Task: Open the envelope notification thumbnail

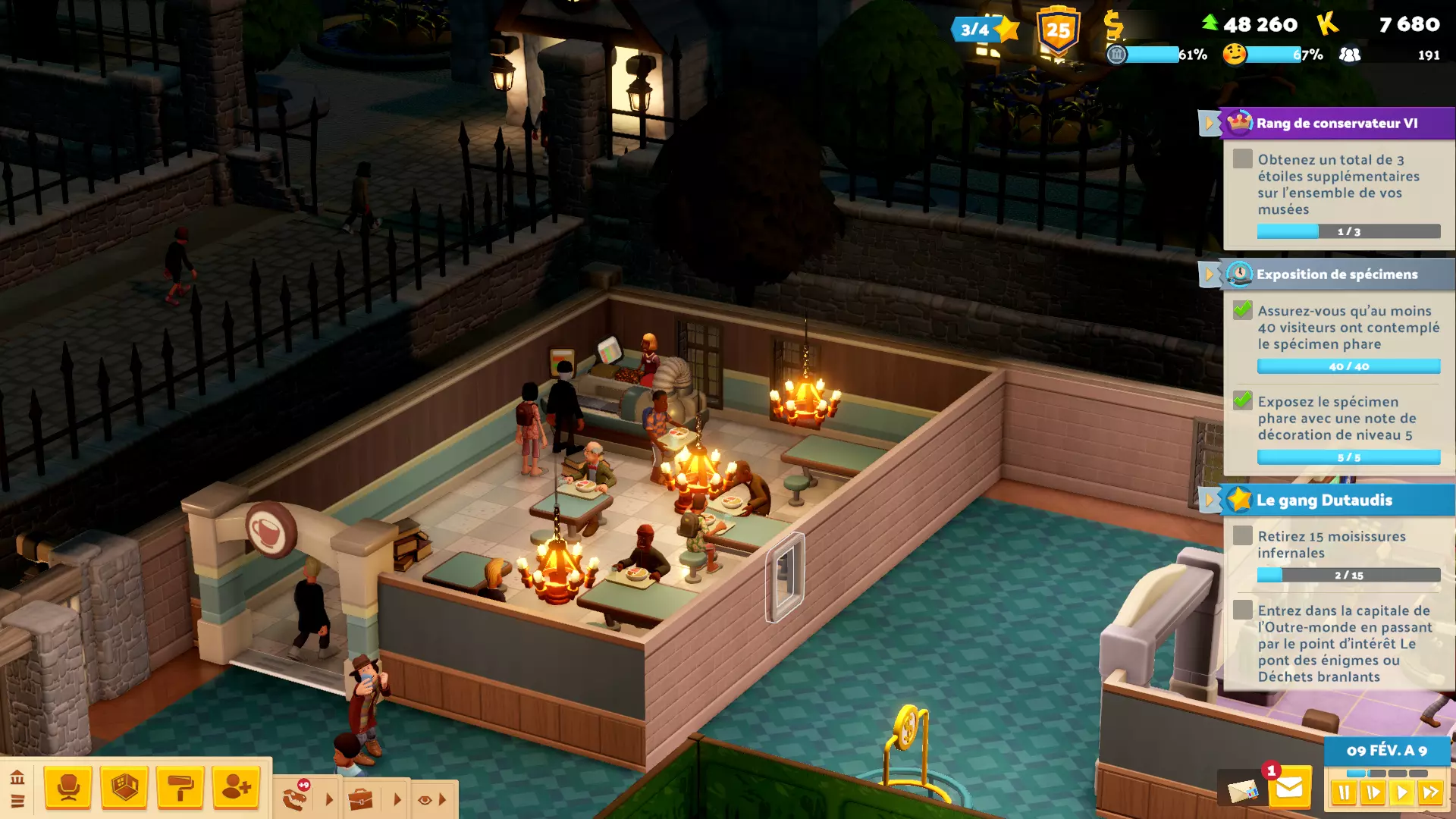Action: pos(1242,791)
